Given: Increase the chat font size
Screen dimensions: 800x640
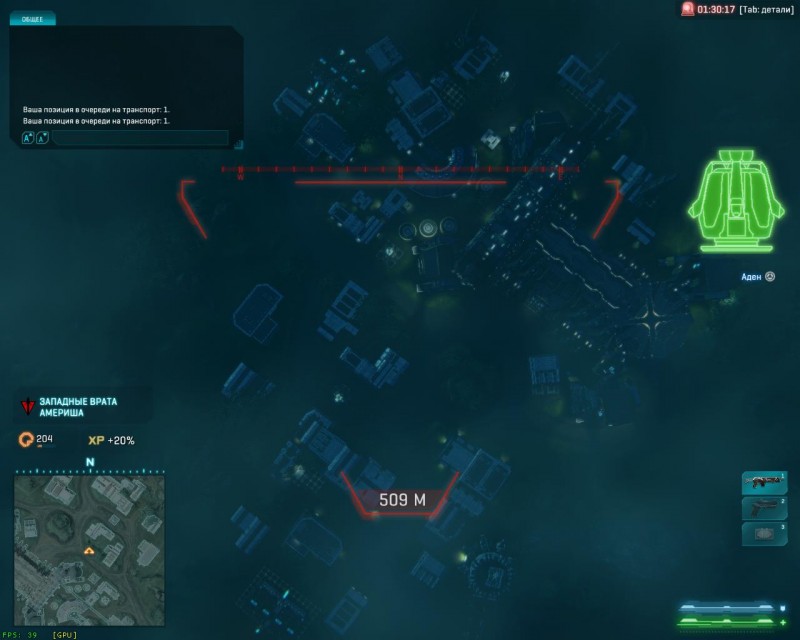Looking at the screenshot, I should click(x=28, y=138).
